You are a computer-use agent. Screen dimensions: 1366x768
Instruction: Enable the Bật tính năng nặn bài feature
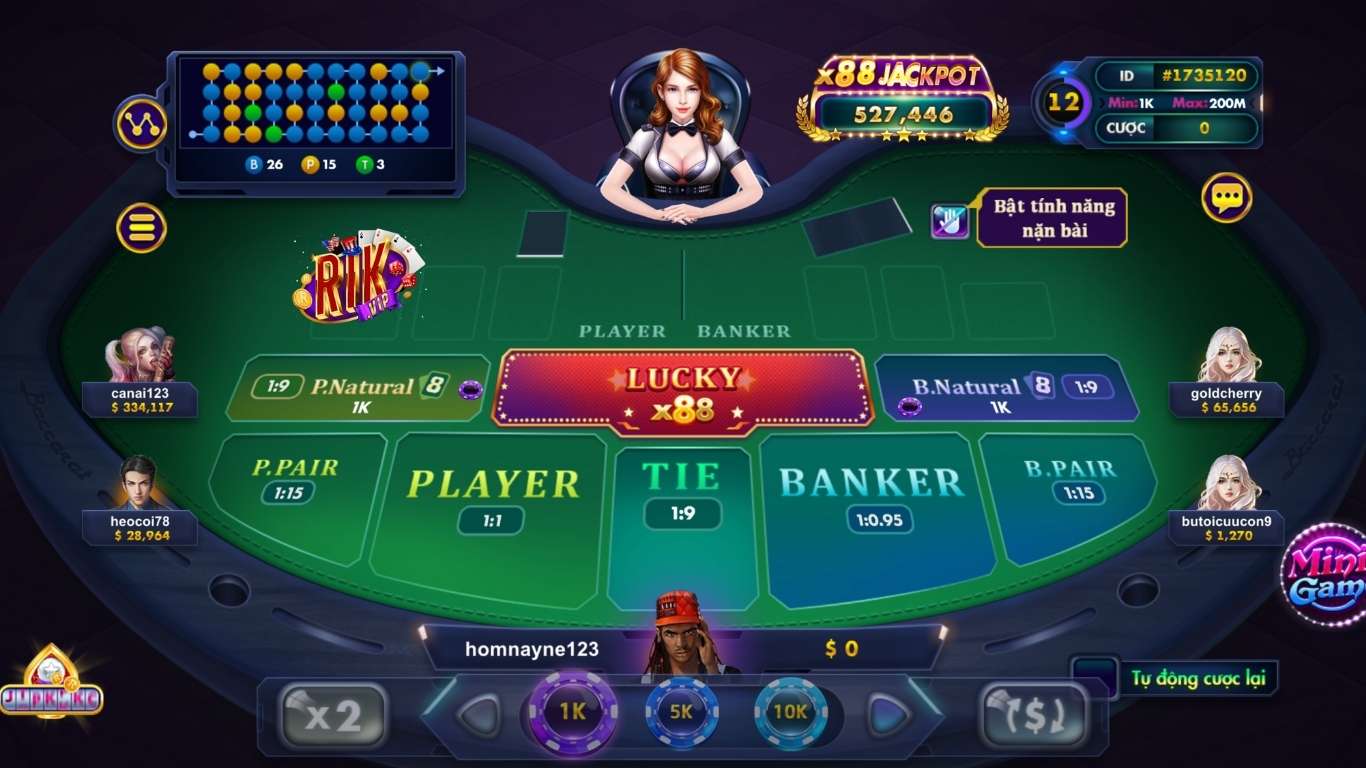[x=950, y=220]
